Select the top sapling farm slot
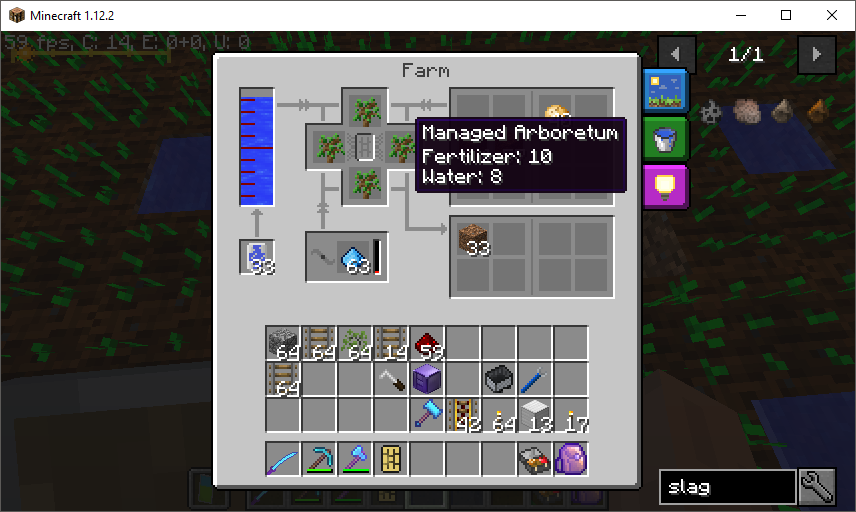 point(365,108)
